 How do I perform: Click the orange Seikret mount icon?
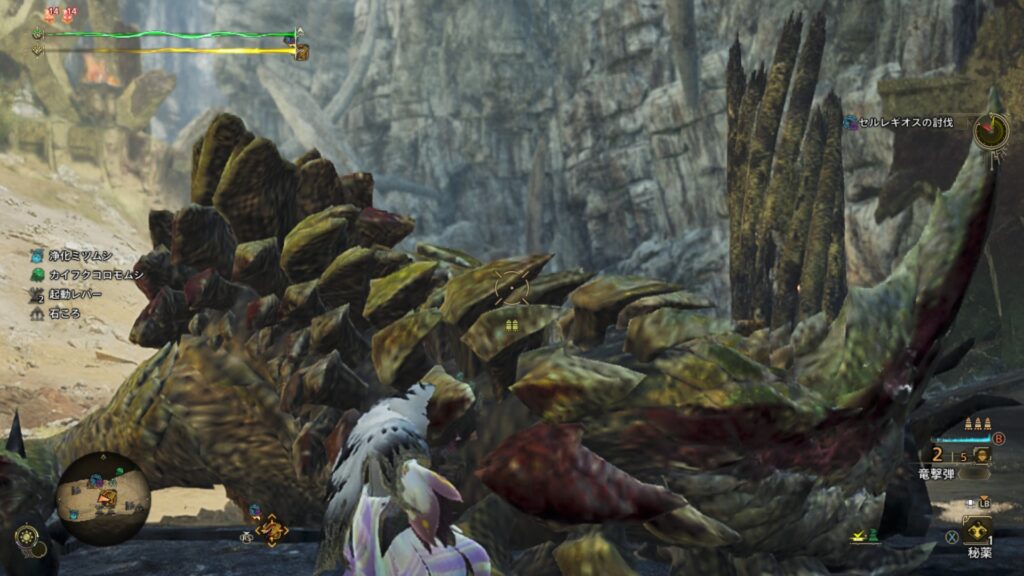coord(271,527)
